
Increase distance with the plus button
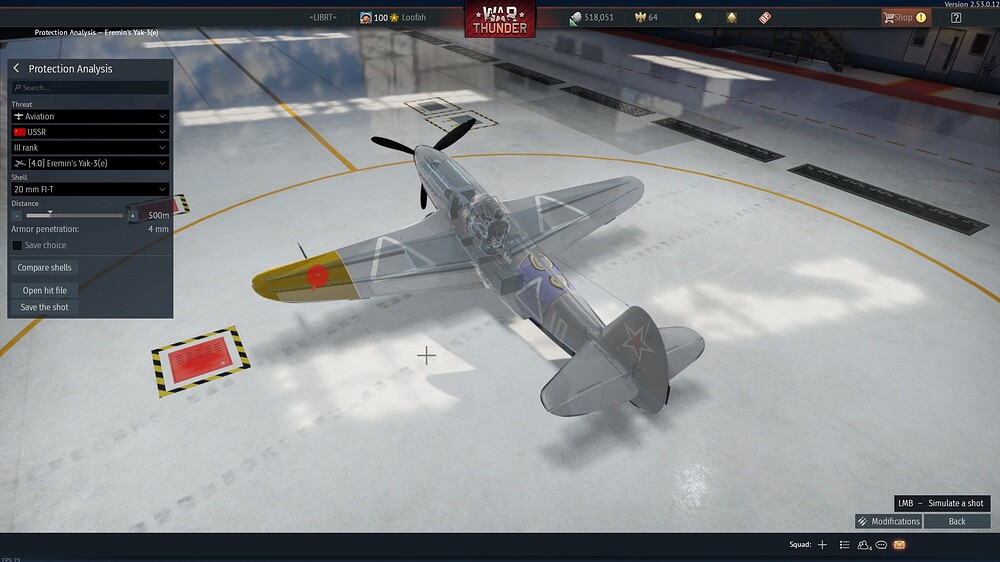[x=133, y=215]
